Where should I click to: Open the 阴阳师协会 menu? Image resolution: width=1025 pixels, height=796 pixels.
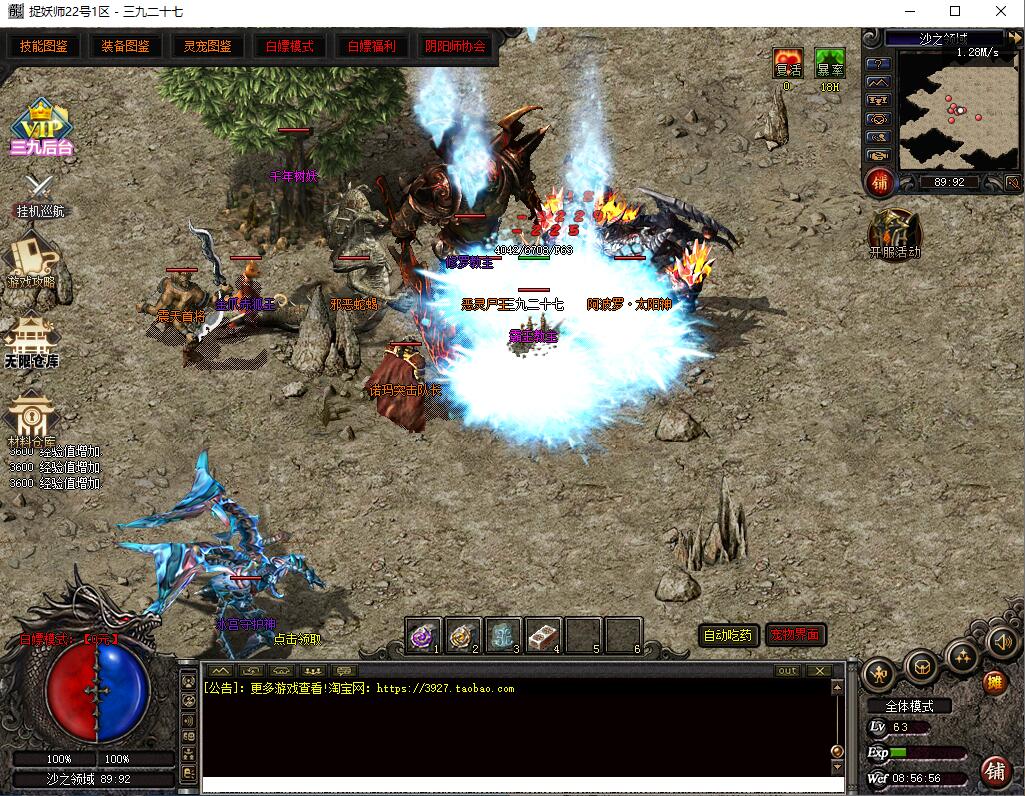(454, 46)
